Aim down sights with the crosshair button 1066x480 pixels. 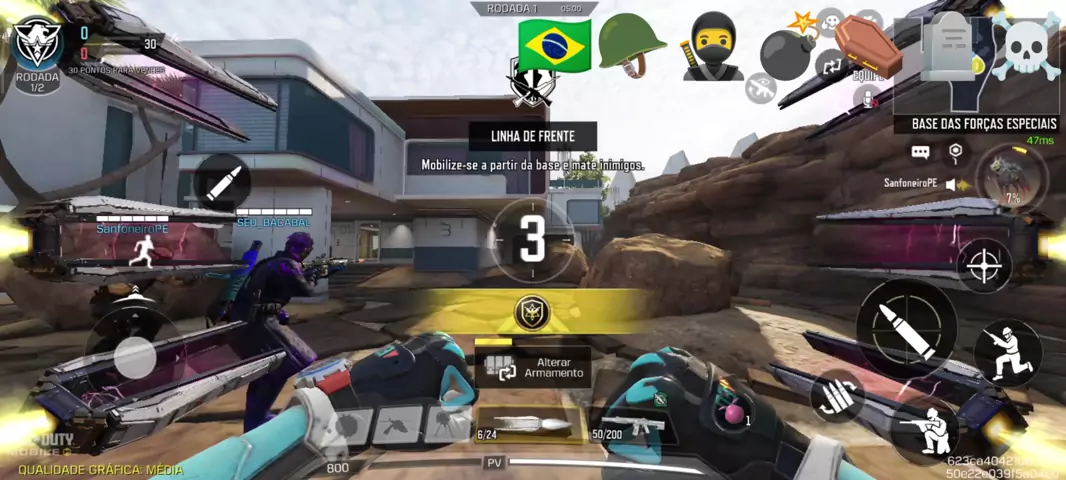(984, 265)
